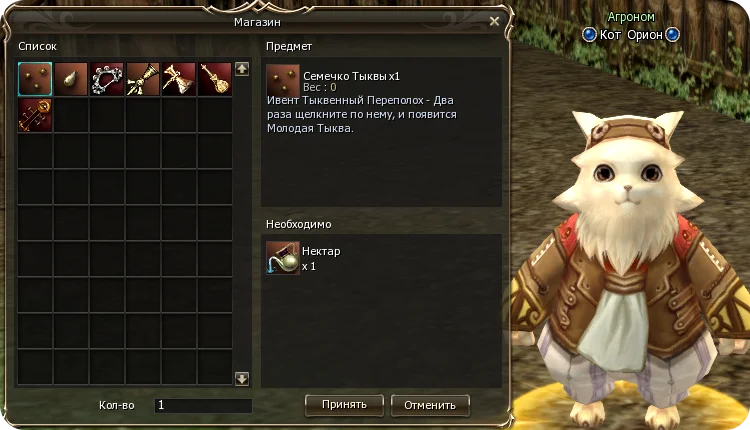Select the golden harp item in second row
The height and width of the screenshot is (430, 750).
(x=35, y=115)
